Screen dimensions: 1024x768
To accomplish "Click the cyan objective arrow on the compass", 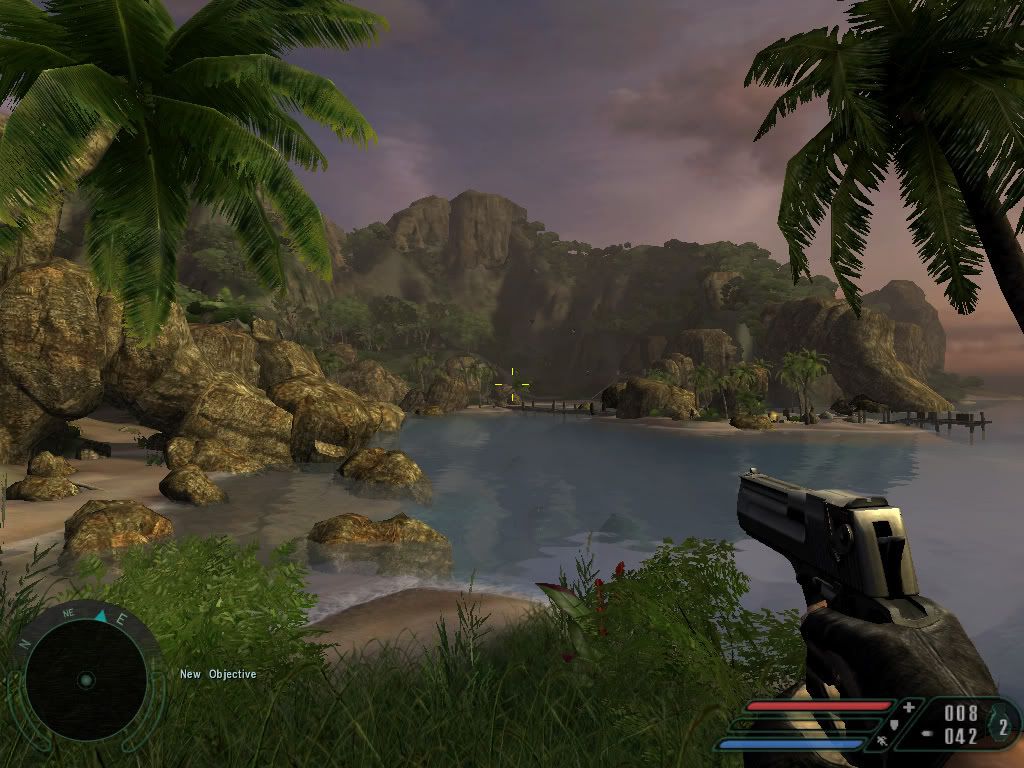I will click(x=101, y=616).
